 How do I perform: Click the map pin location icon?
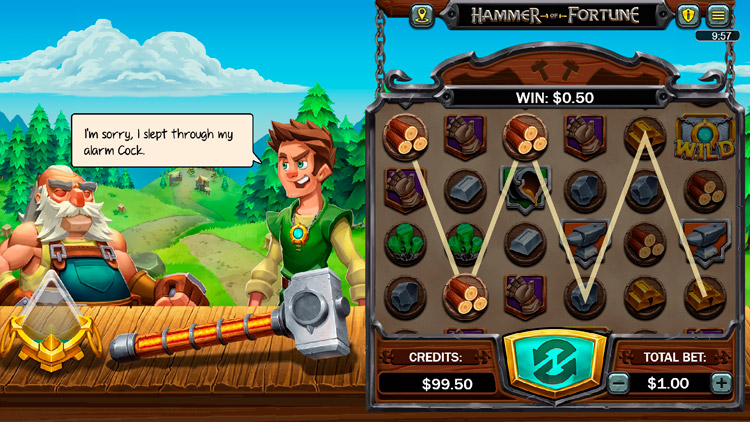click(x=421, y=16)
